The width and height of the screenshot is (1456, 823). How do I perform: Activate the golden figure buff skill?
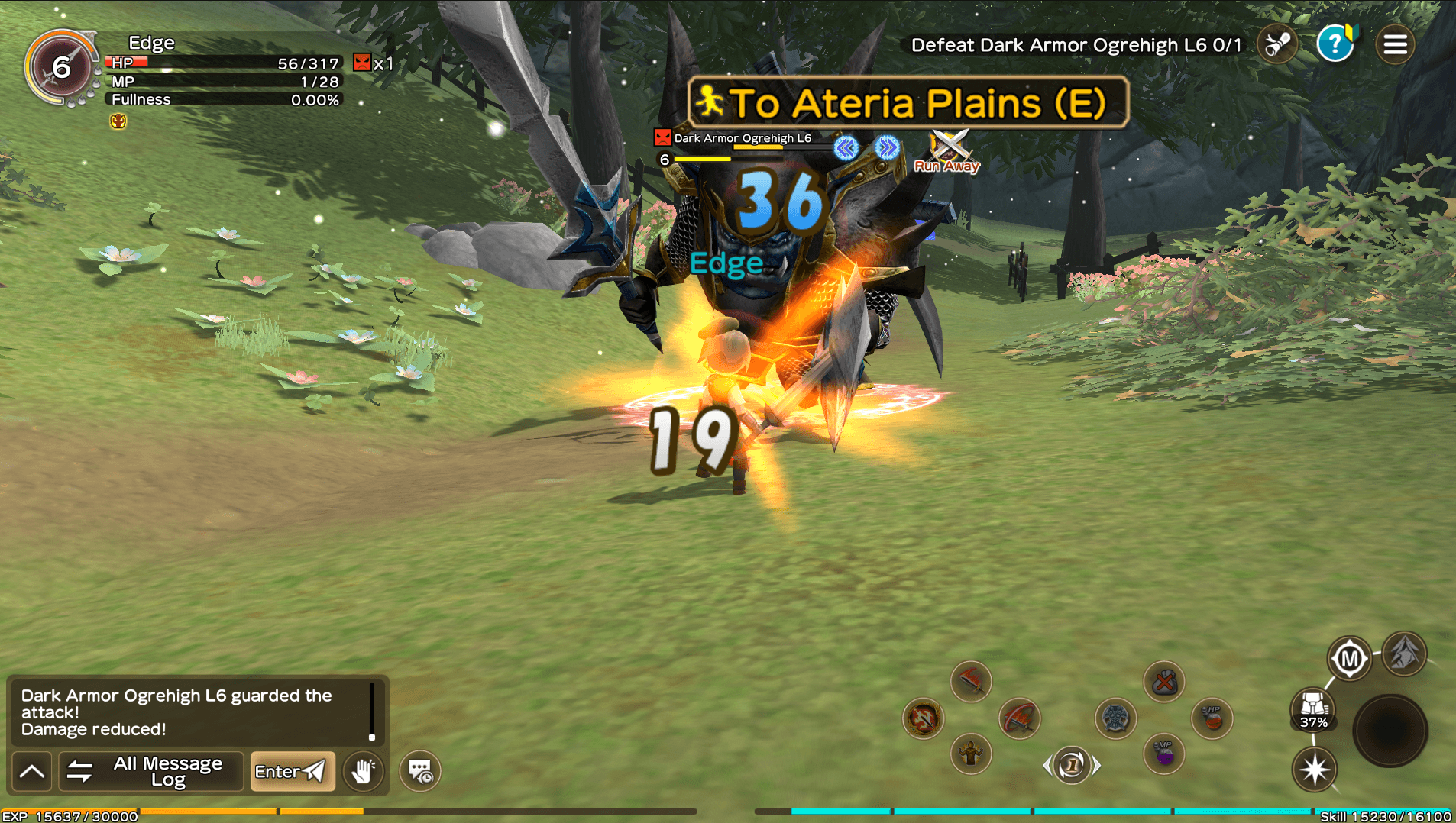click(x=971, y=754)
